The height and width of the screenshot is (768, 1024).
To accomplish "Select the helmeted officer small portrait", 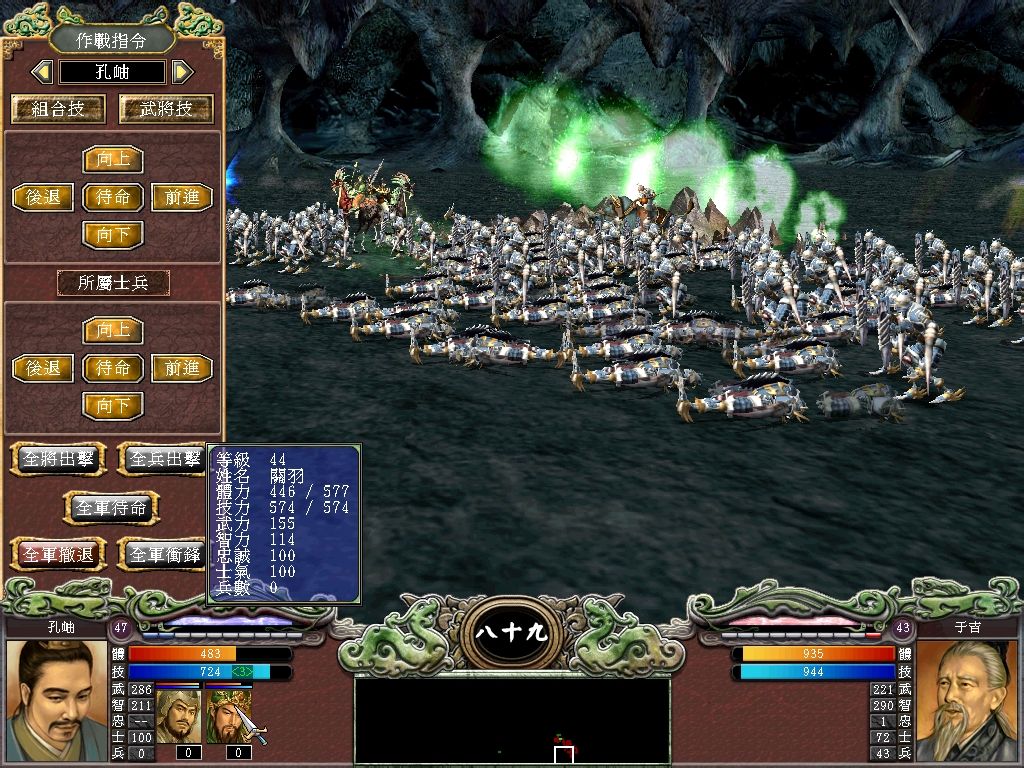I will click(x=178, y=716).
